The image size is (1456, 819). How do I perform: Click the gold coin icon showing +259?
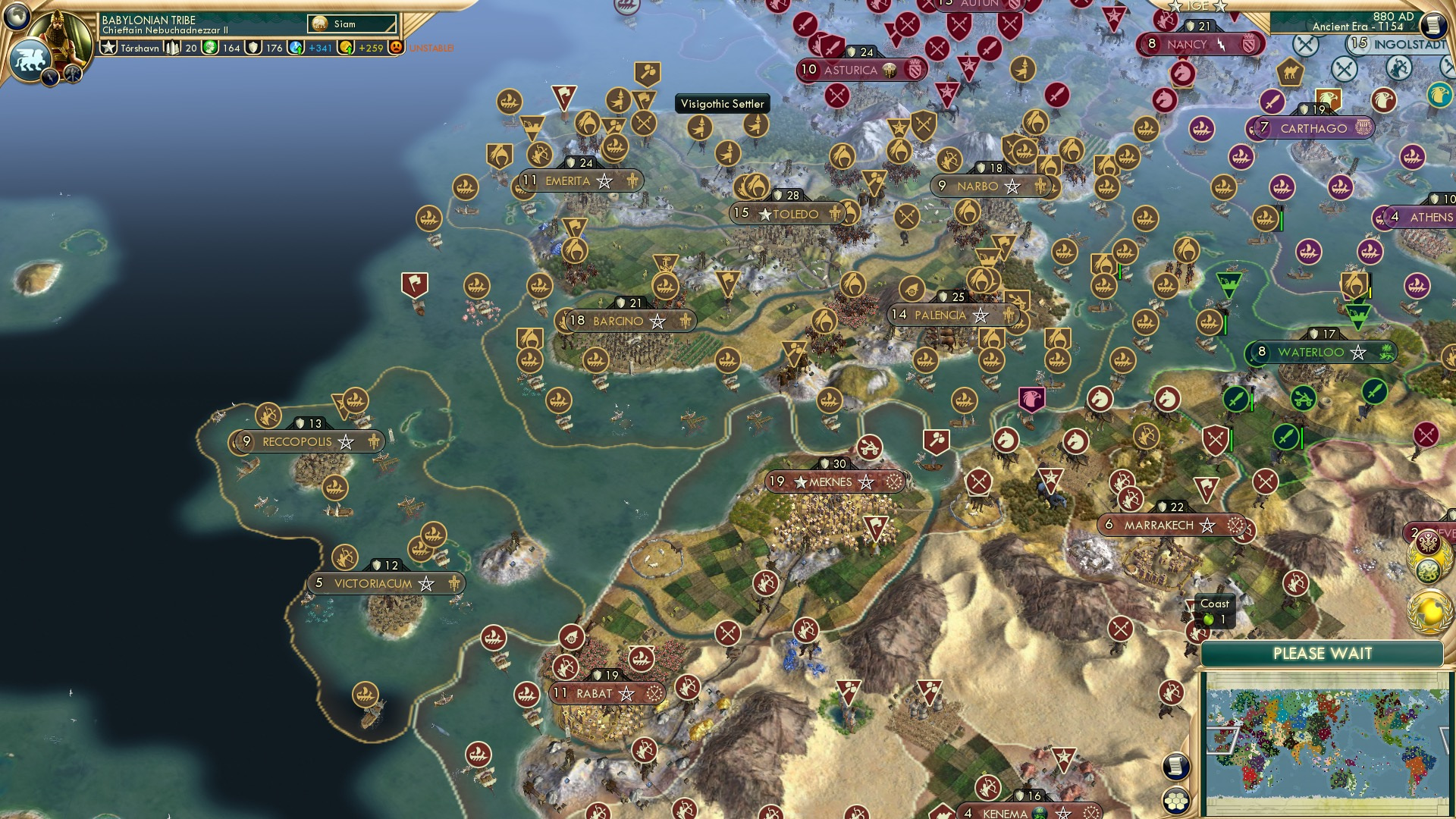[x=345, y=49]
